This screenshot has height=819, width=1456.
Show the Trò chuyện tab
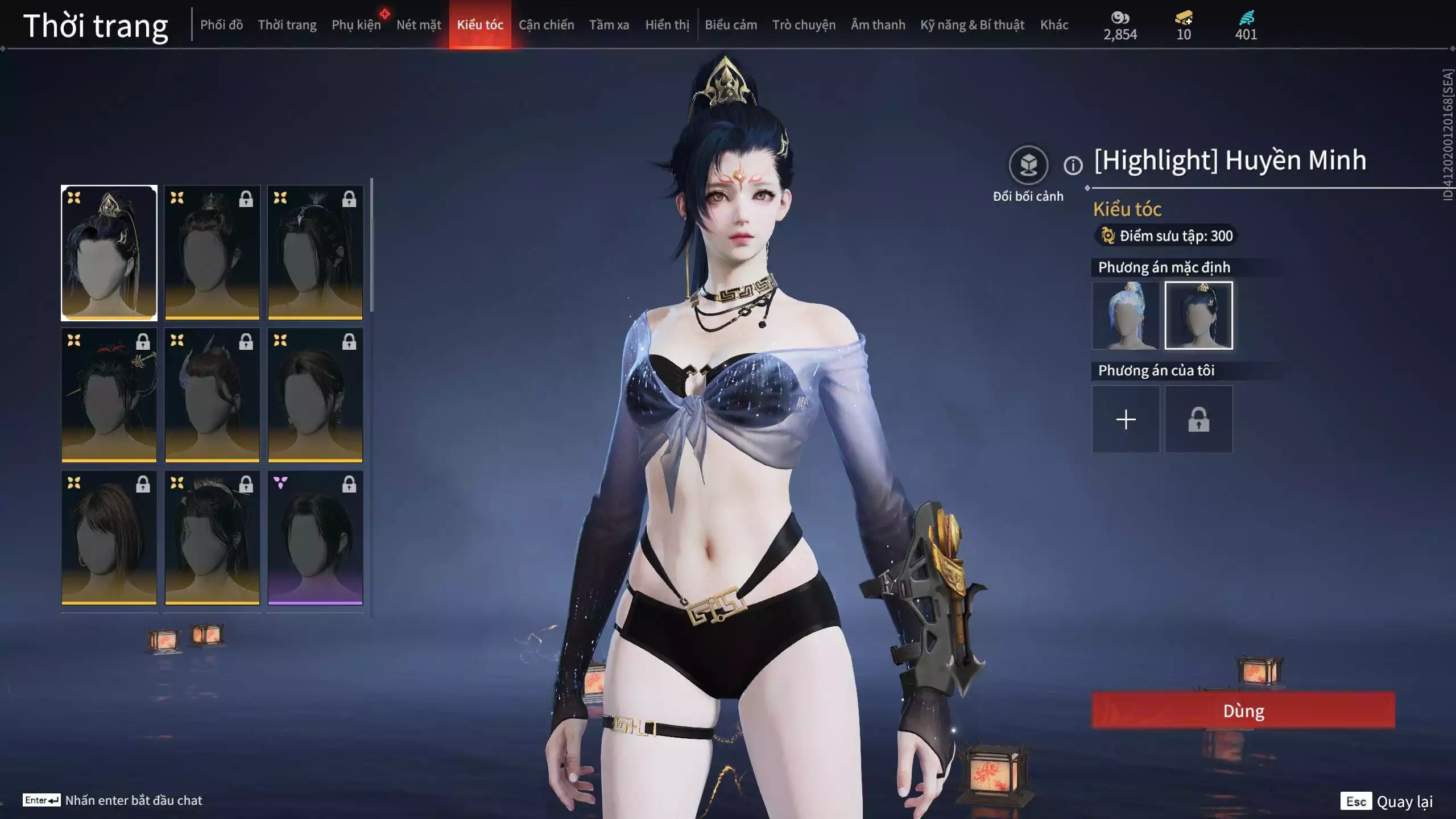click(x=804, y=25)
